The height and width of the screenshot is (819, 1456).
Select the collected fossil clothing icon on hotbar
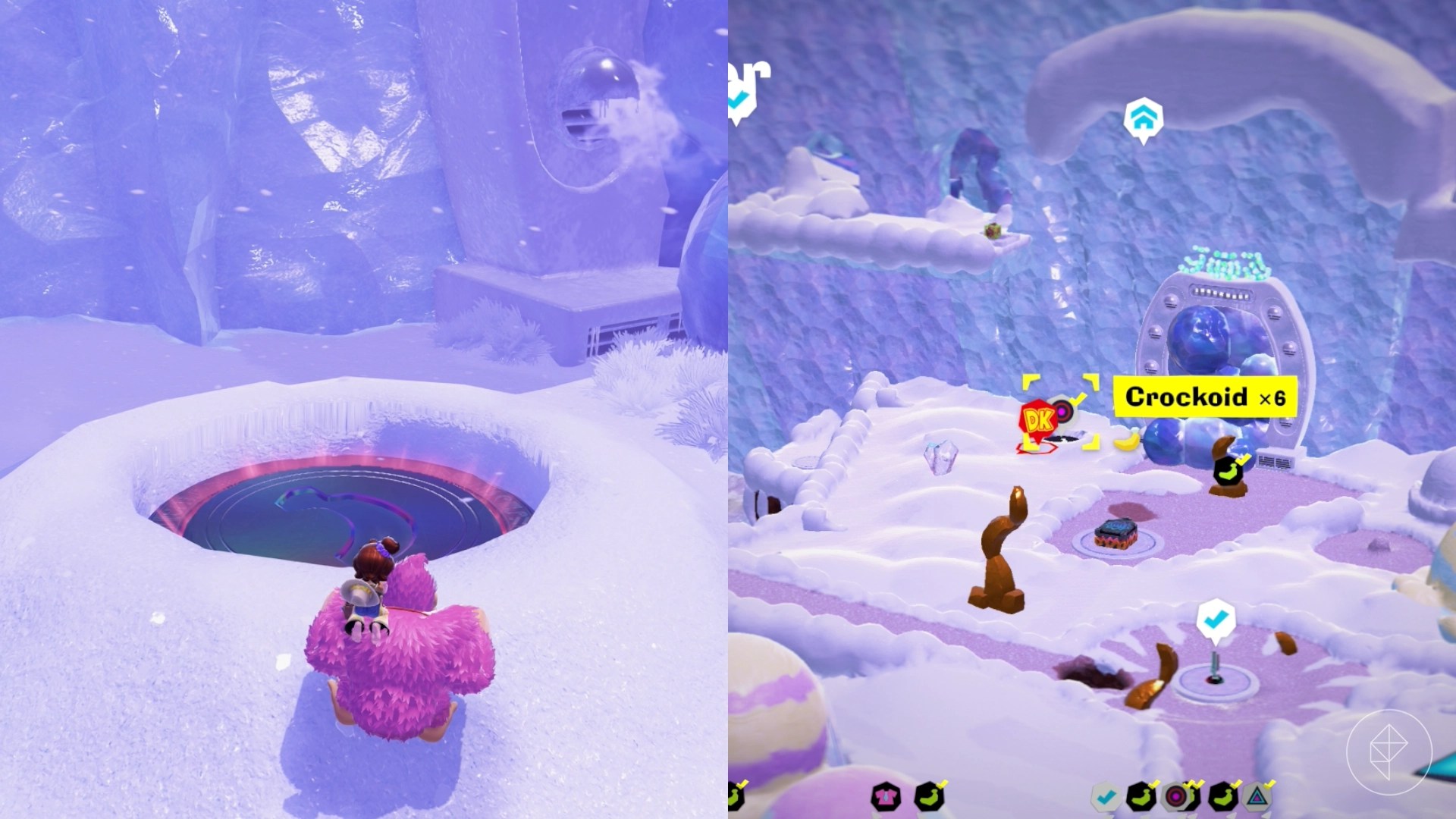click(x=885, y=795)
